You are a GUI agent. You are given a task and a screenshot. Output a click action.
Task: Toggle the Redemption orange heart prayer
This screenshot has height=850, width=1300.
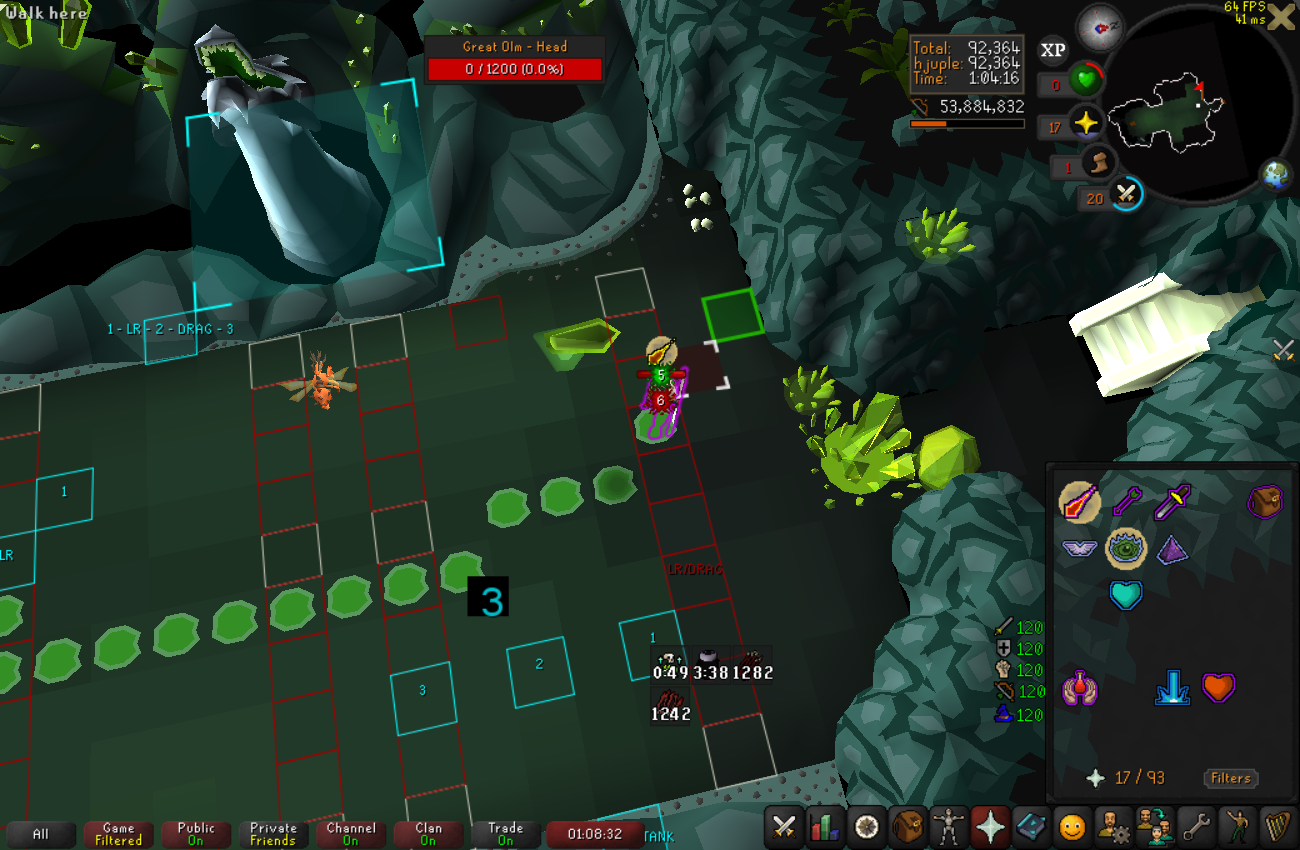[1217, 688]
